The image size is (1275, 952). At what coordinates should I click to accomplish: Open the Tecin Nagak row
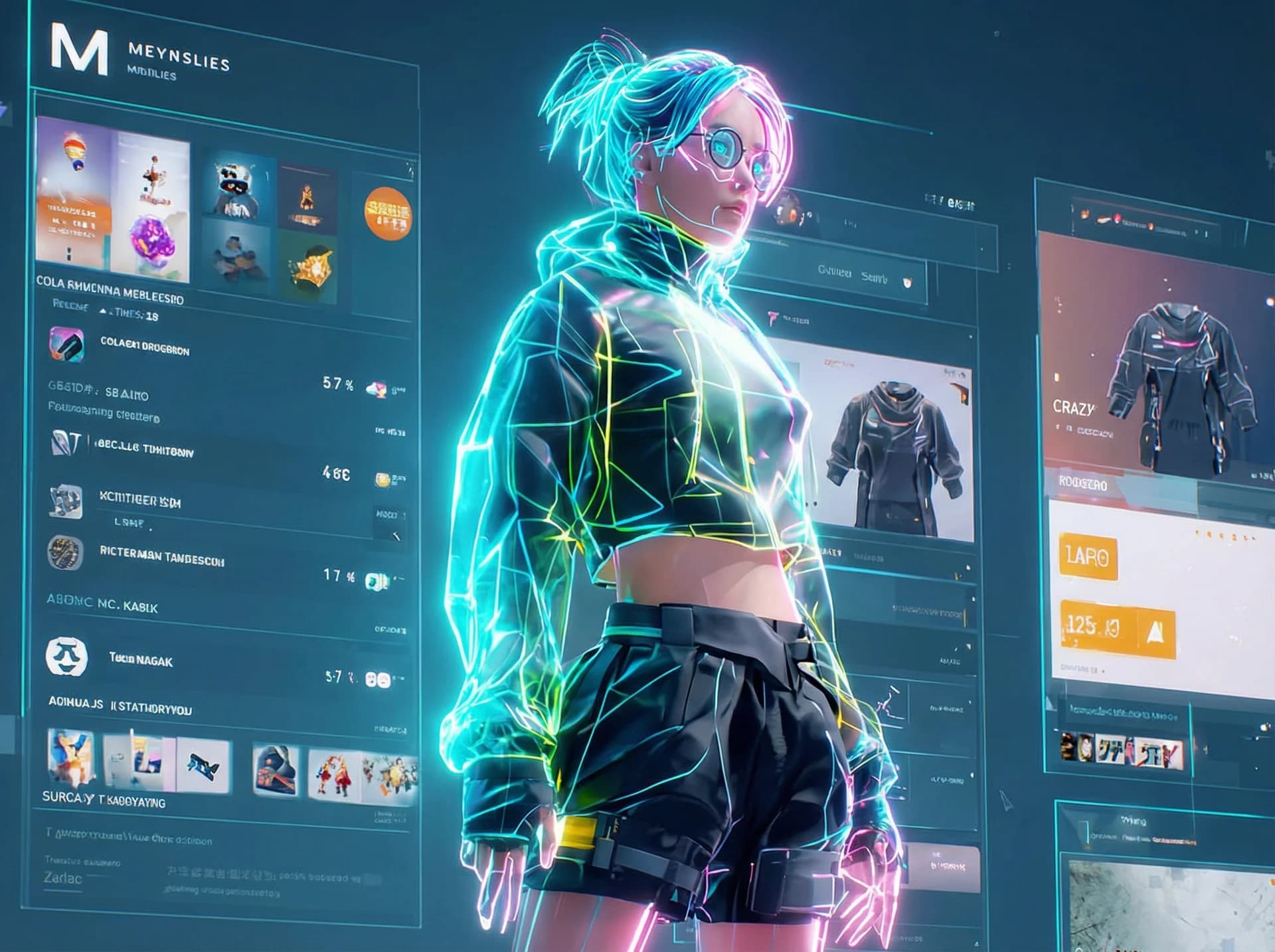pos(141,660)
